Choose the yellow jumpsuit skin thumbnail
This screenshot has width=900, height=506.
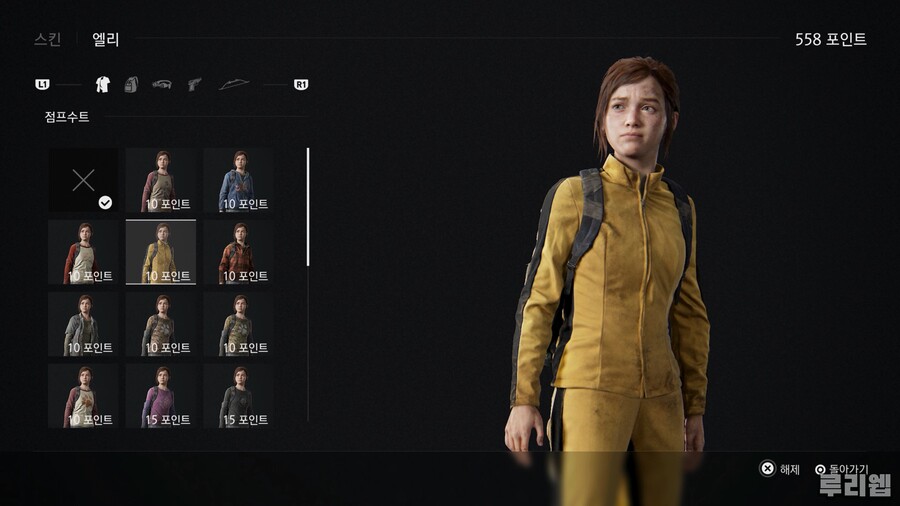[161, 251]
